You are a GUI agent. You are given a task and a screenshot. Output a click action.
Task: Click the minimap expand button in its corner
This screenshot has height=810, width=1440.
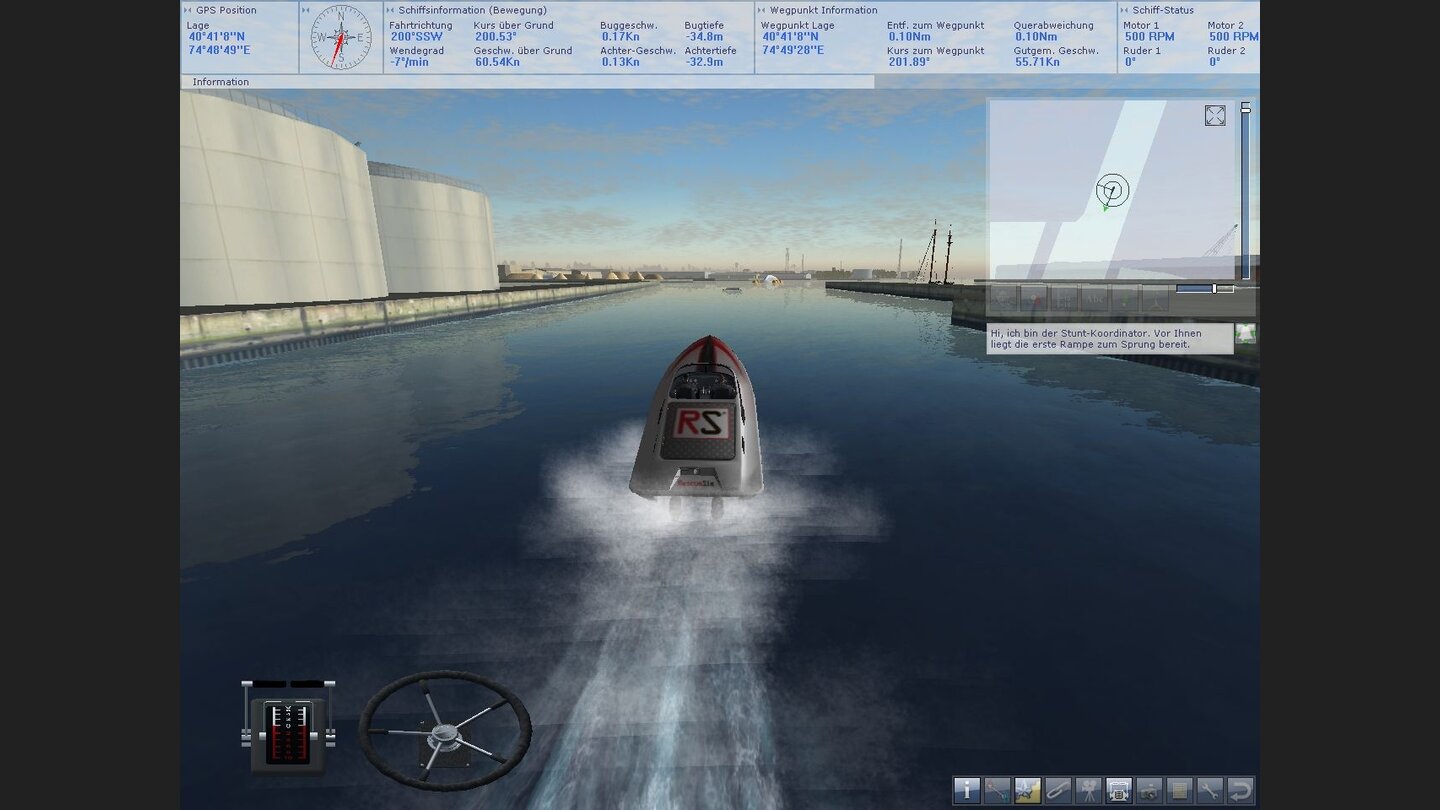(1215, 116)
